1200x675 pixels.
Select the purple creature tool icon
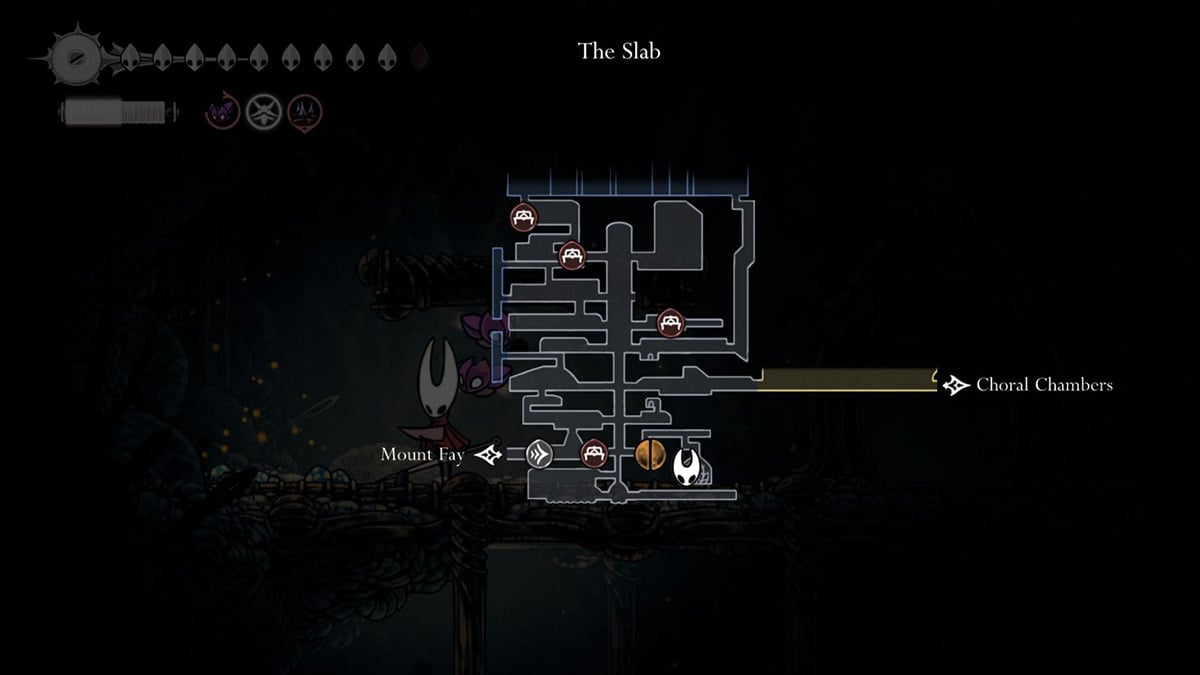click(220, 109)
